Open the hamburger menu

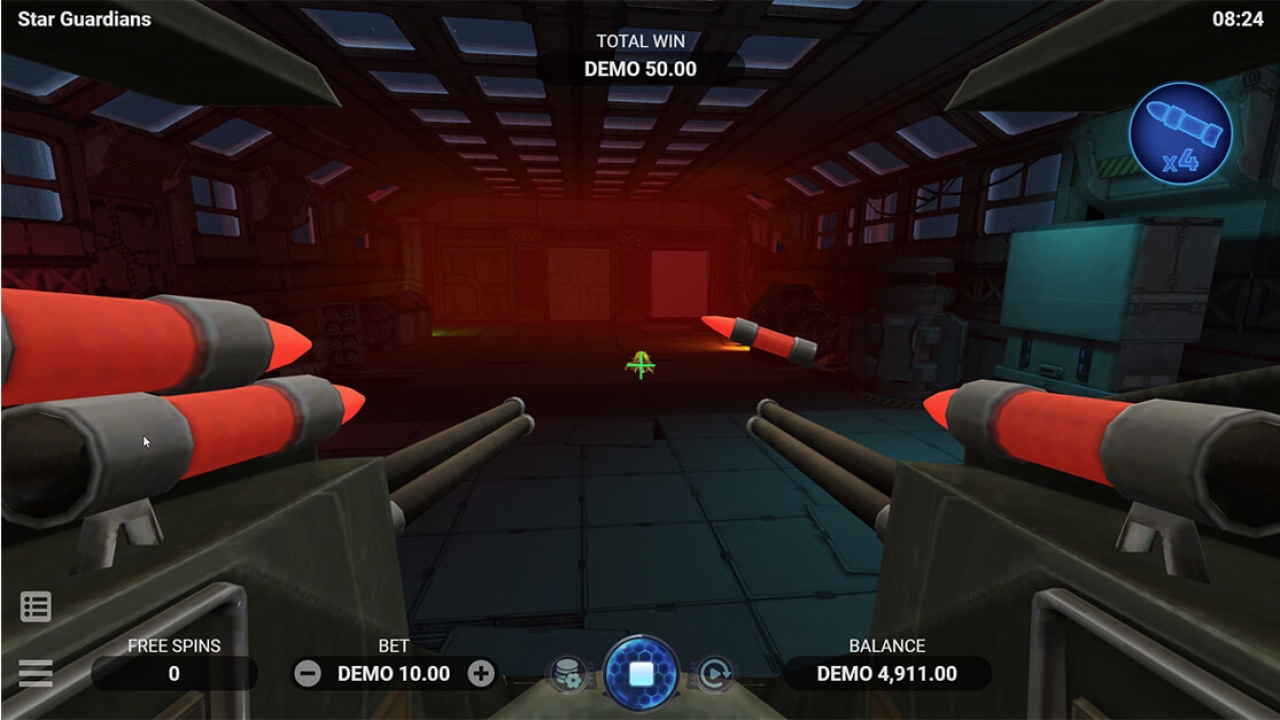(x=36, y=673)
